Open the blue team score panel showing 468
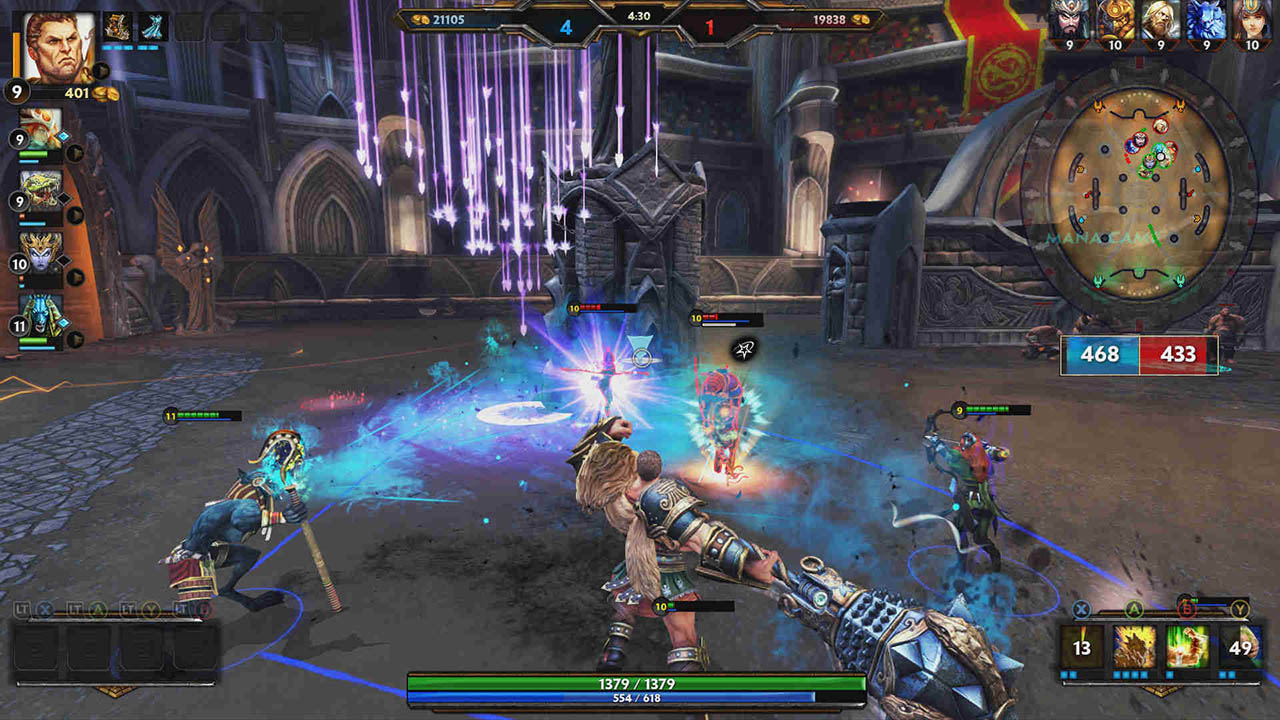1280x720 pixels. [1100, 353]
